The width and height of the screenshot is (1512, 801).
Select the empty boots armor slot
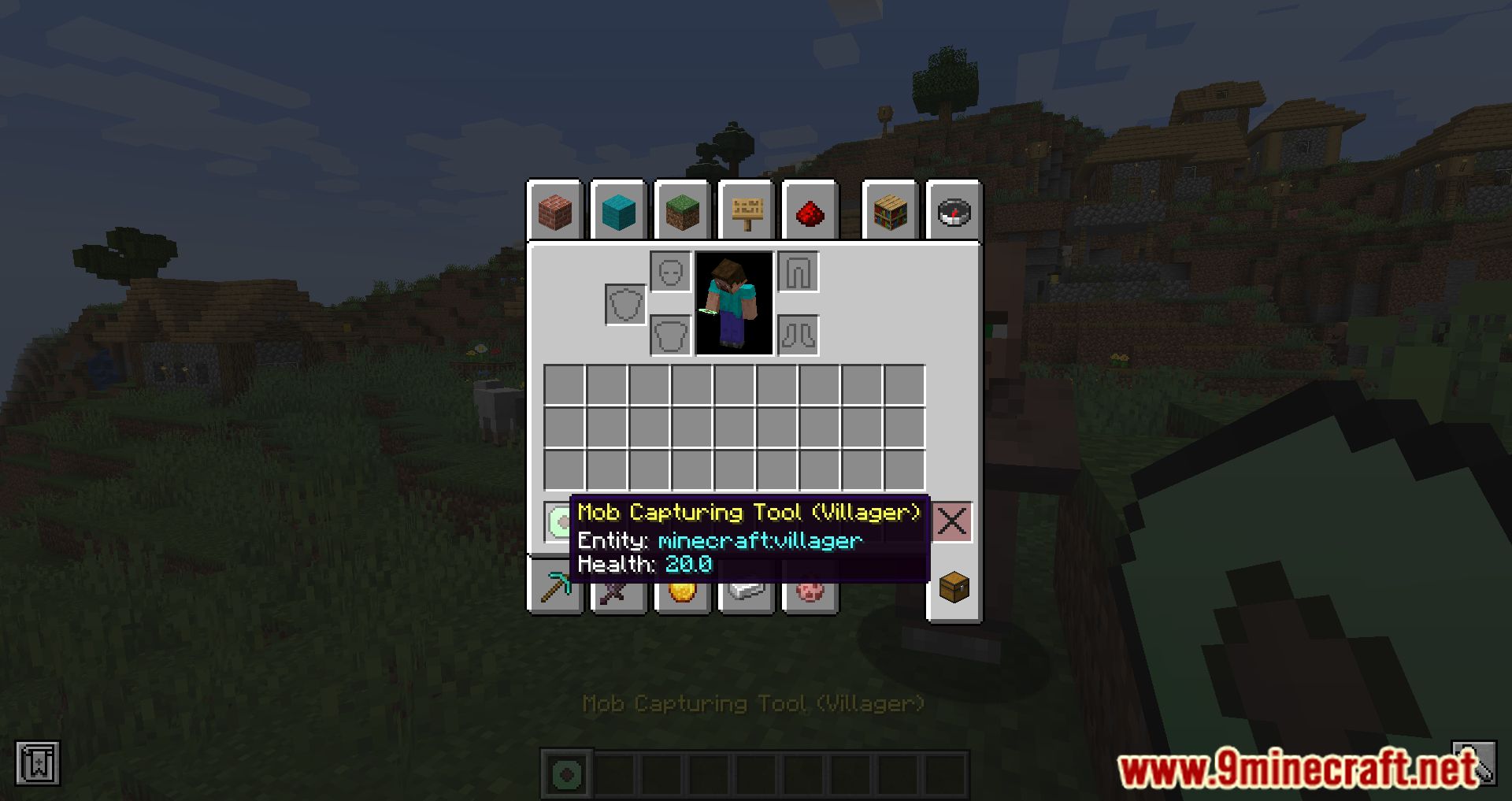(799, 336)
